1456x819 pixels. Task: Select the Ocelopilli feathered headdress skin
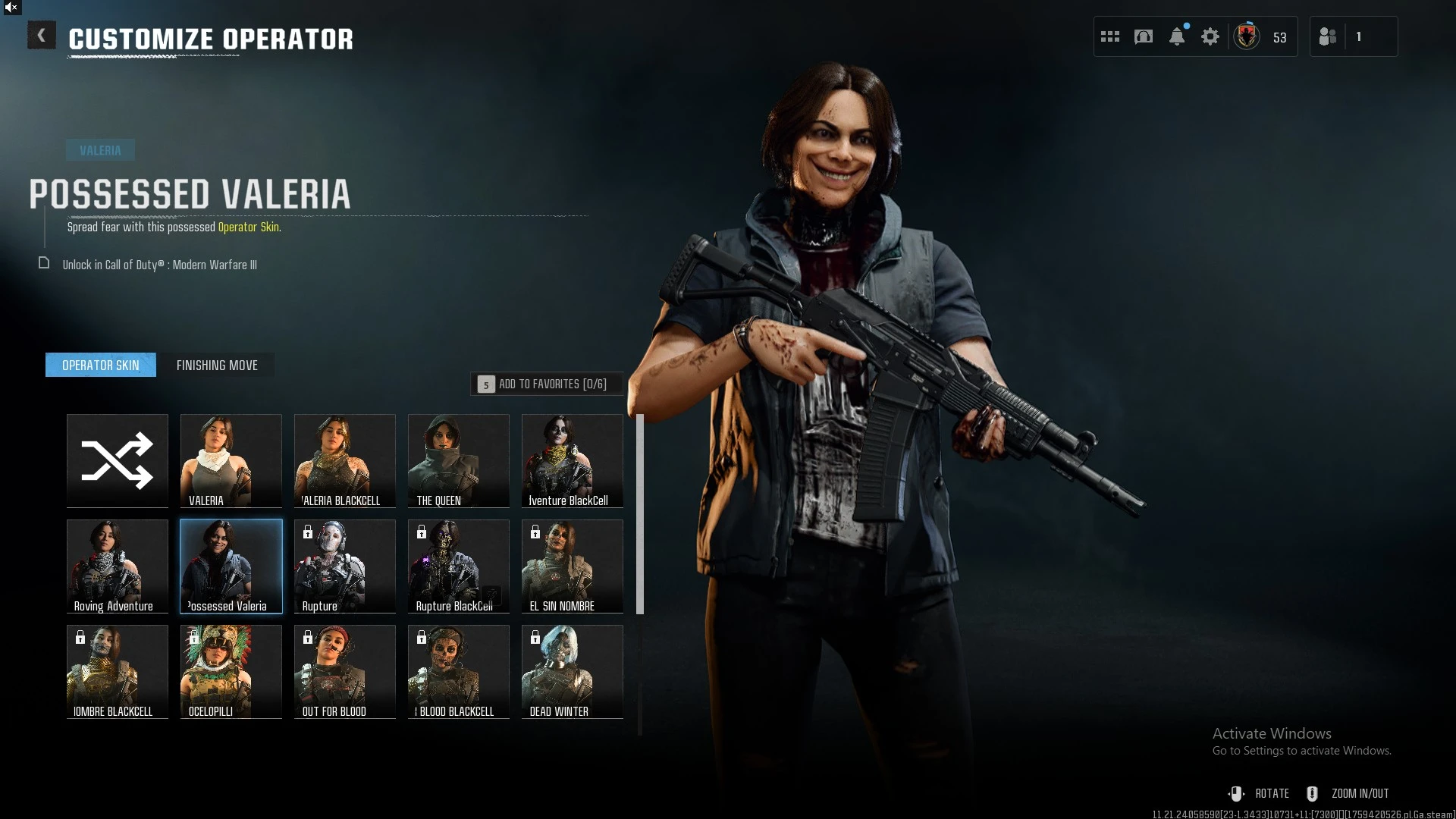click(x=231, y=671)
